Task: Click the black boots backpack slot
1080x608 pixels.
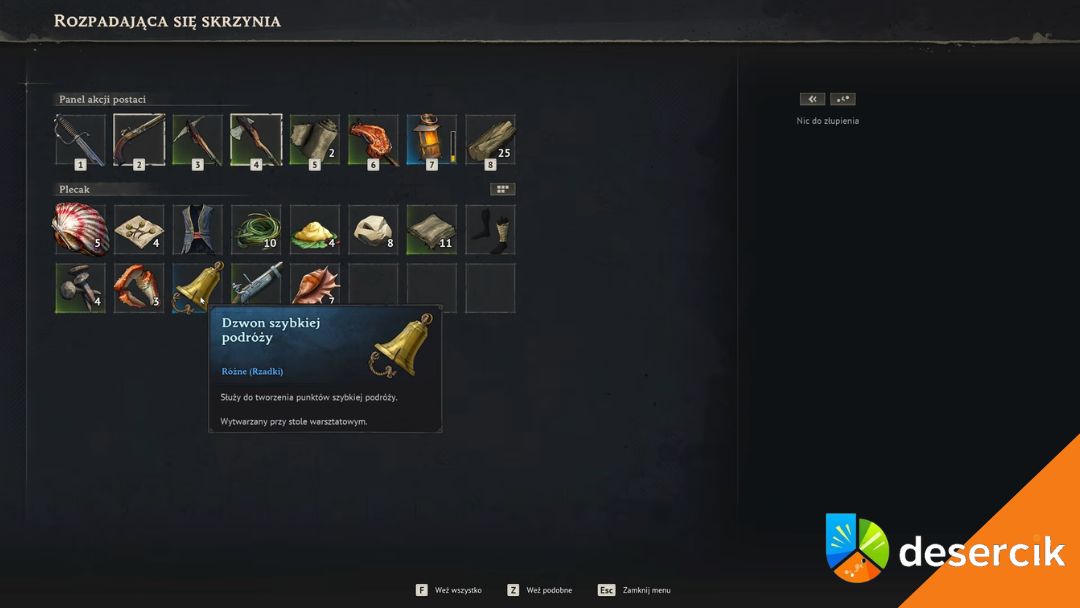Action: 490,229
